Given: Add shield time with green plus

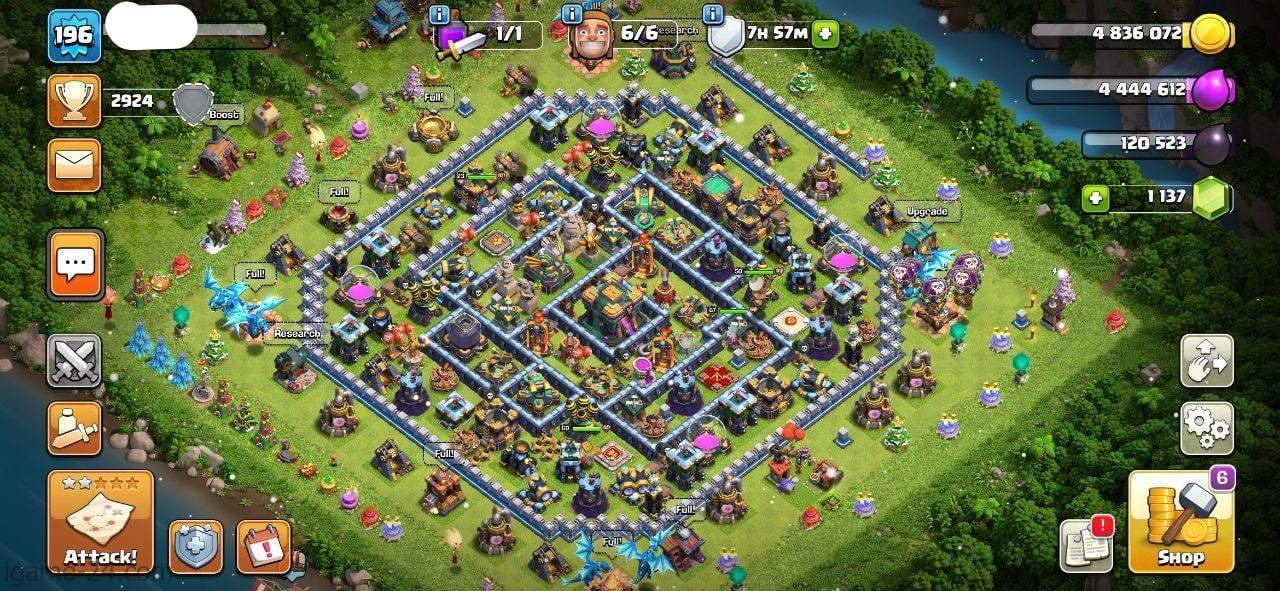Looking at the screenshot, I should tap(825, 33).
